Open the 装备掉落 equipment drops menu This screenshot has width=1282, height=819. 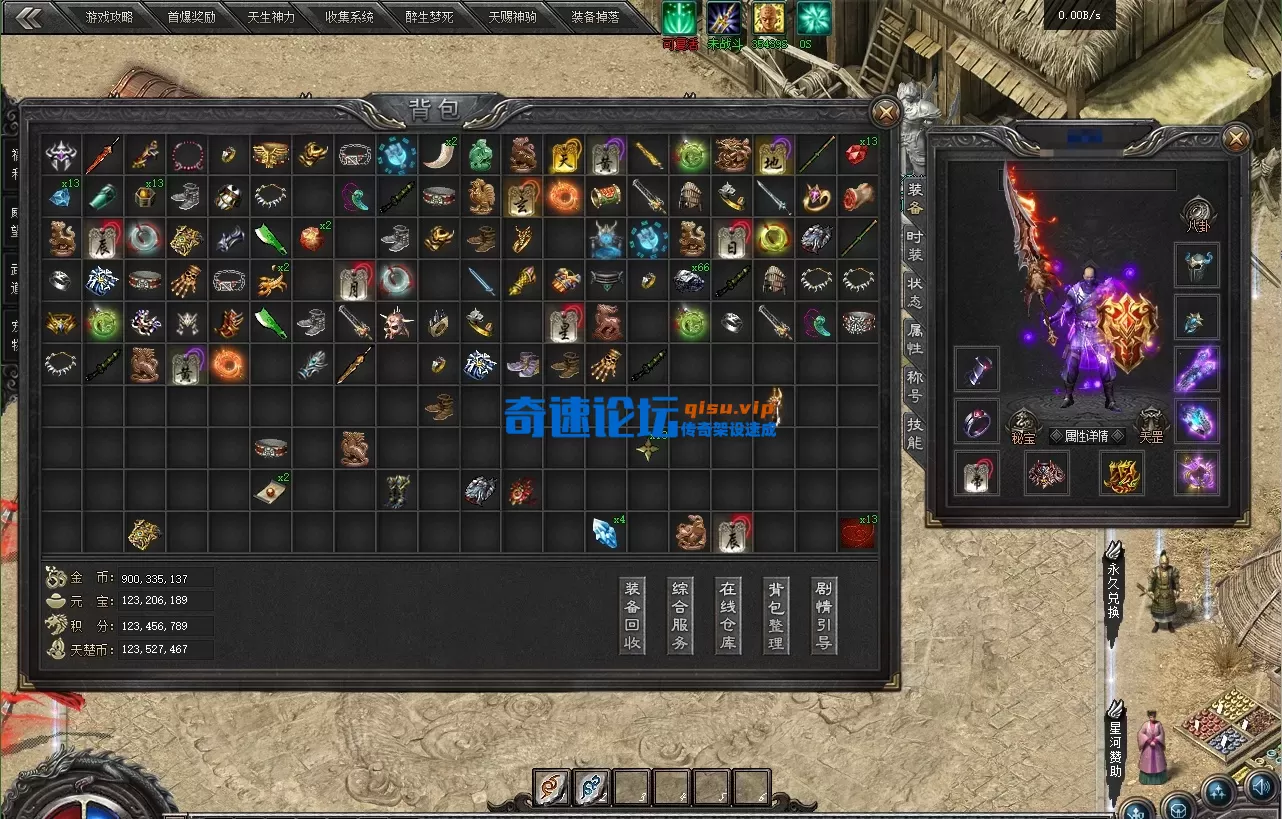point(595,17)
